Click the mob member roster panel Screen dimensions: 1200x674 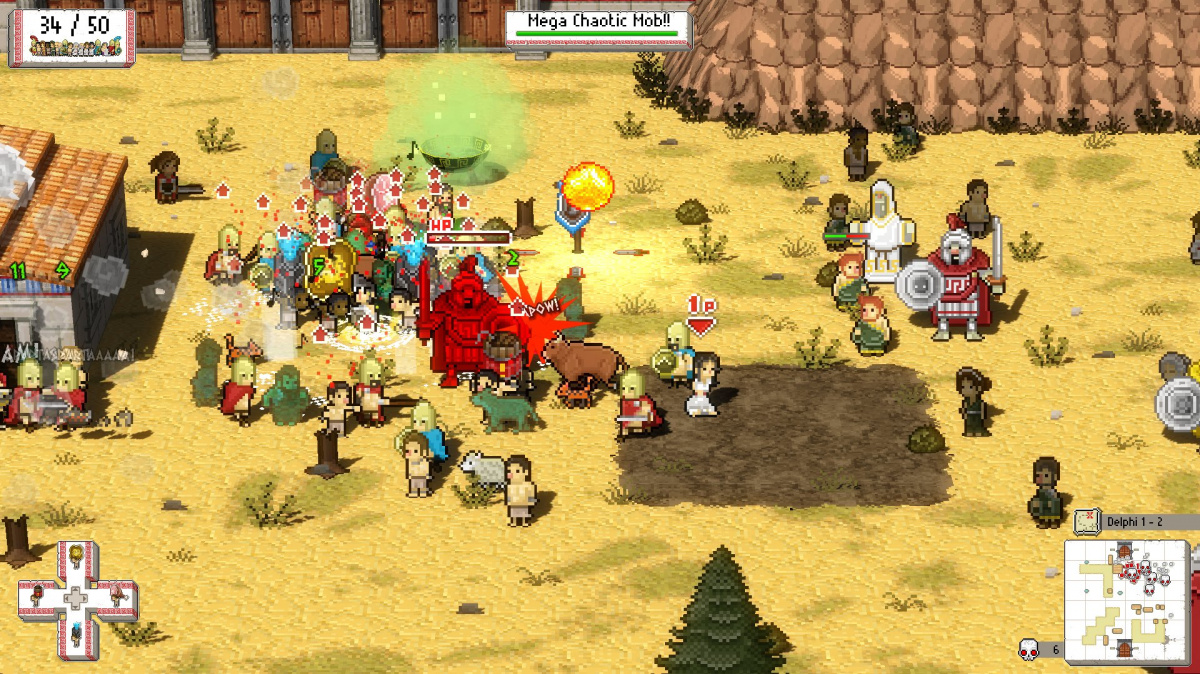click(x=71, y=37)
